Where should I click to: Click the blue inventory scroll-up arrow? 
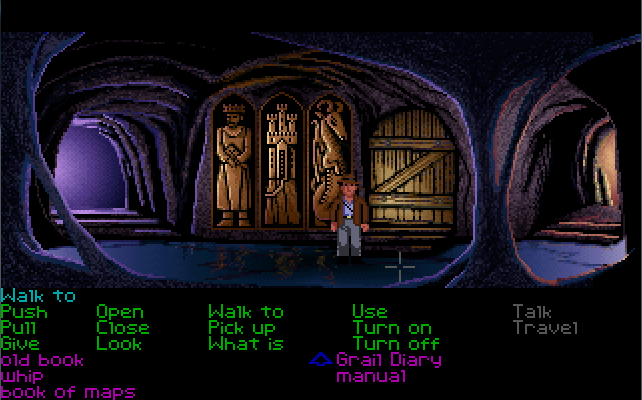[320, 360]
